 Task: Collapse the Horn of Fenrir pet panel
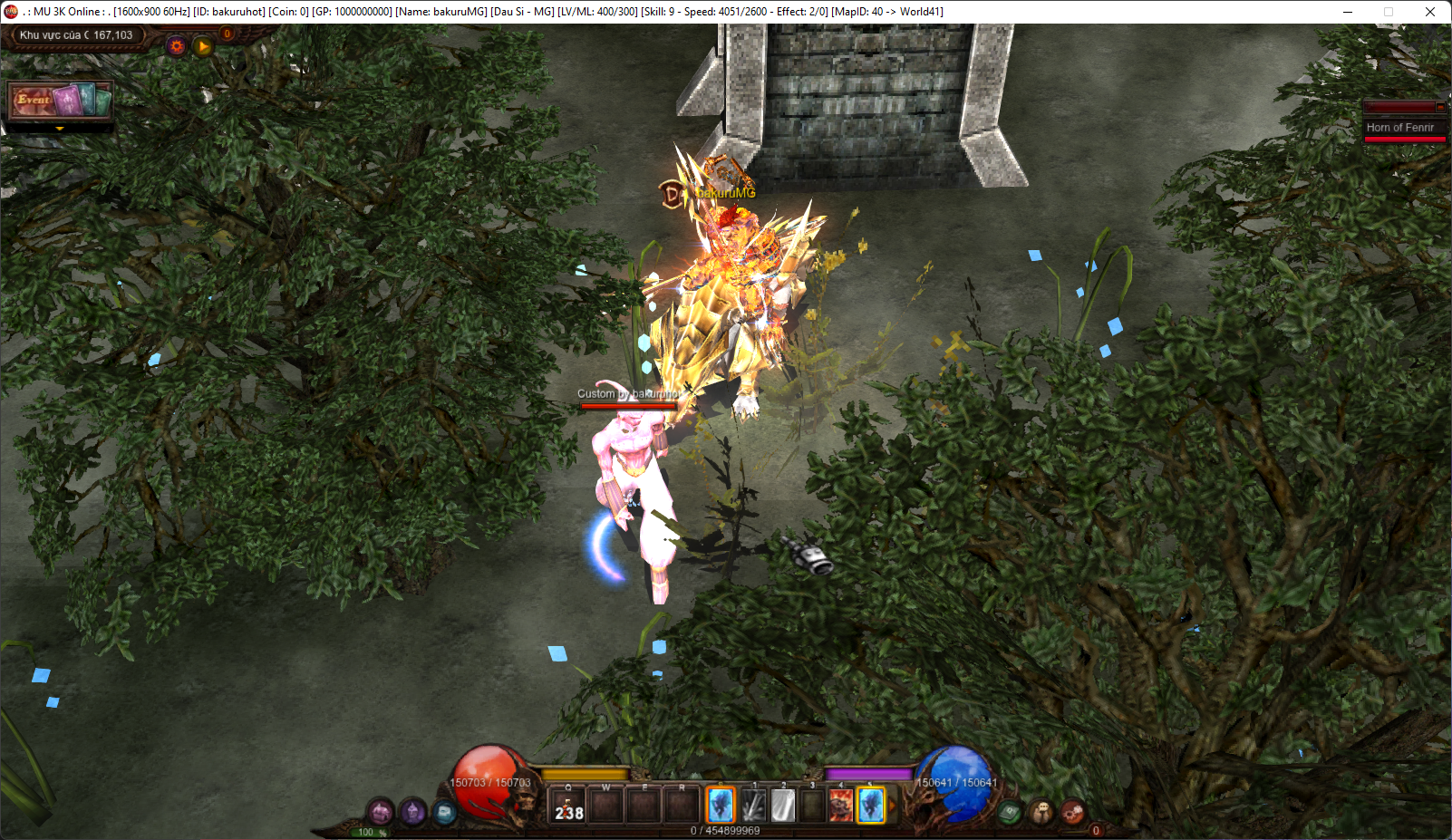1440,108
